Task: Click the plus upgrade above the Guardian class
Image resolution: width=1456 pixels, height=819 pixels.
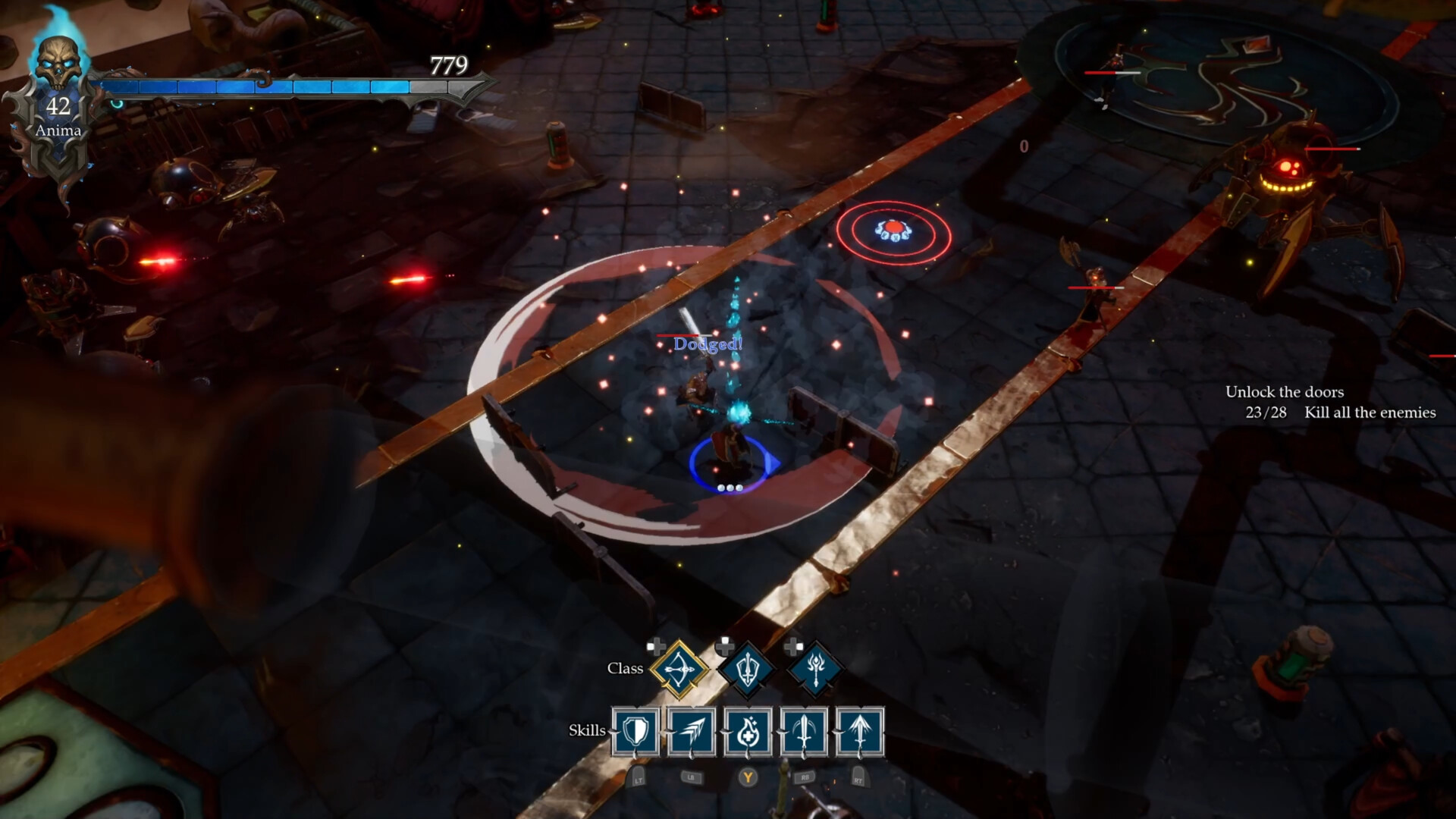Action: (723, 647)
